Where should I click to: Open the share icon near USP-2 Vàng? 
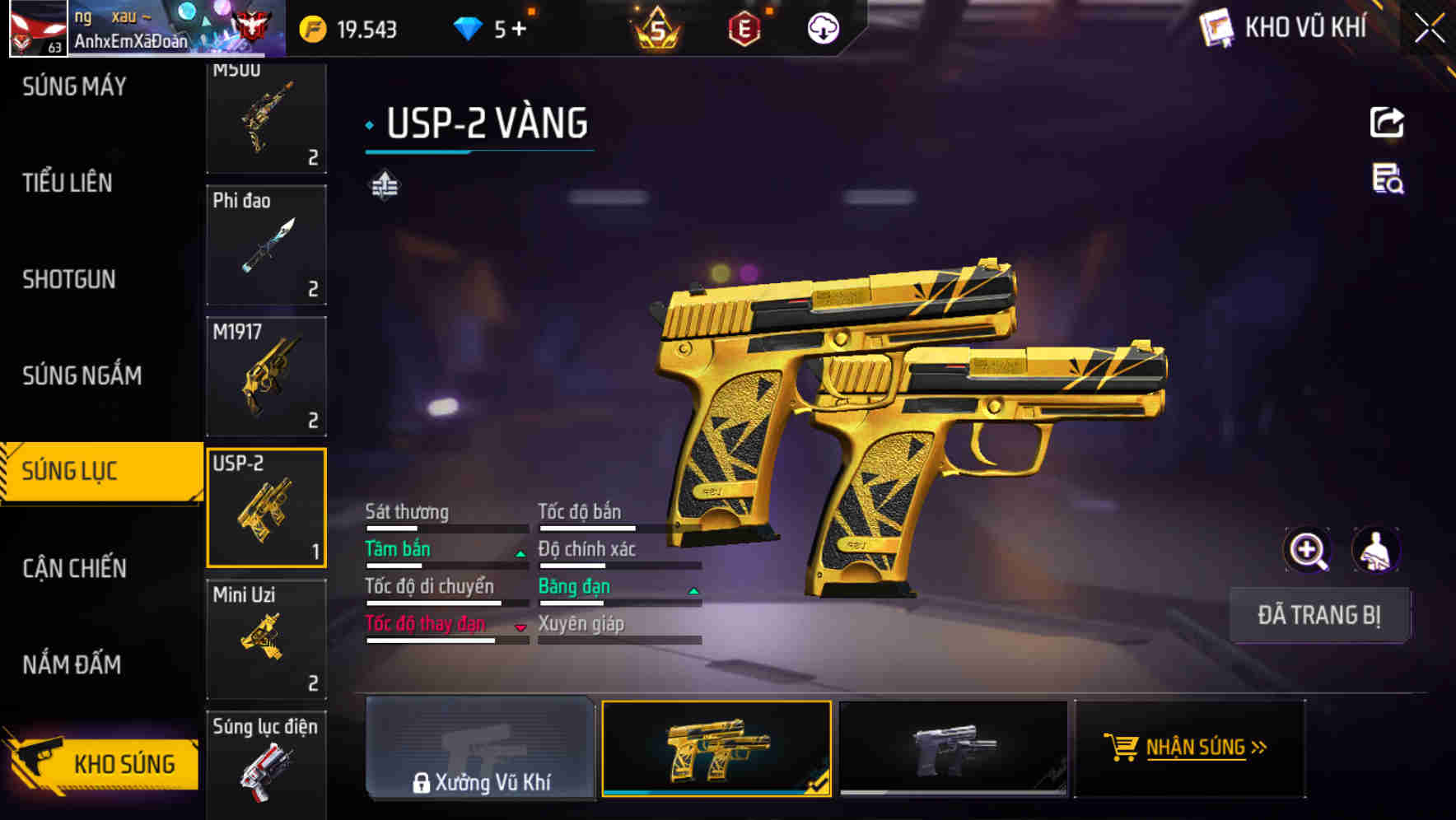tap(1386, 122)
